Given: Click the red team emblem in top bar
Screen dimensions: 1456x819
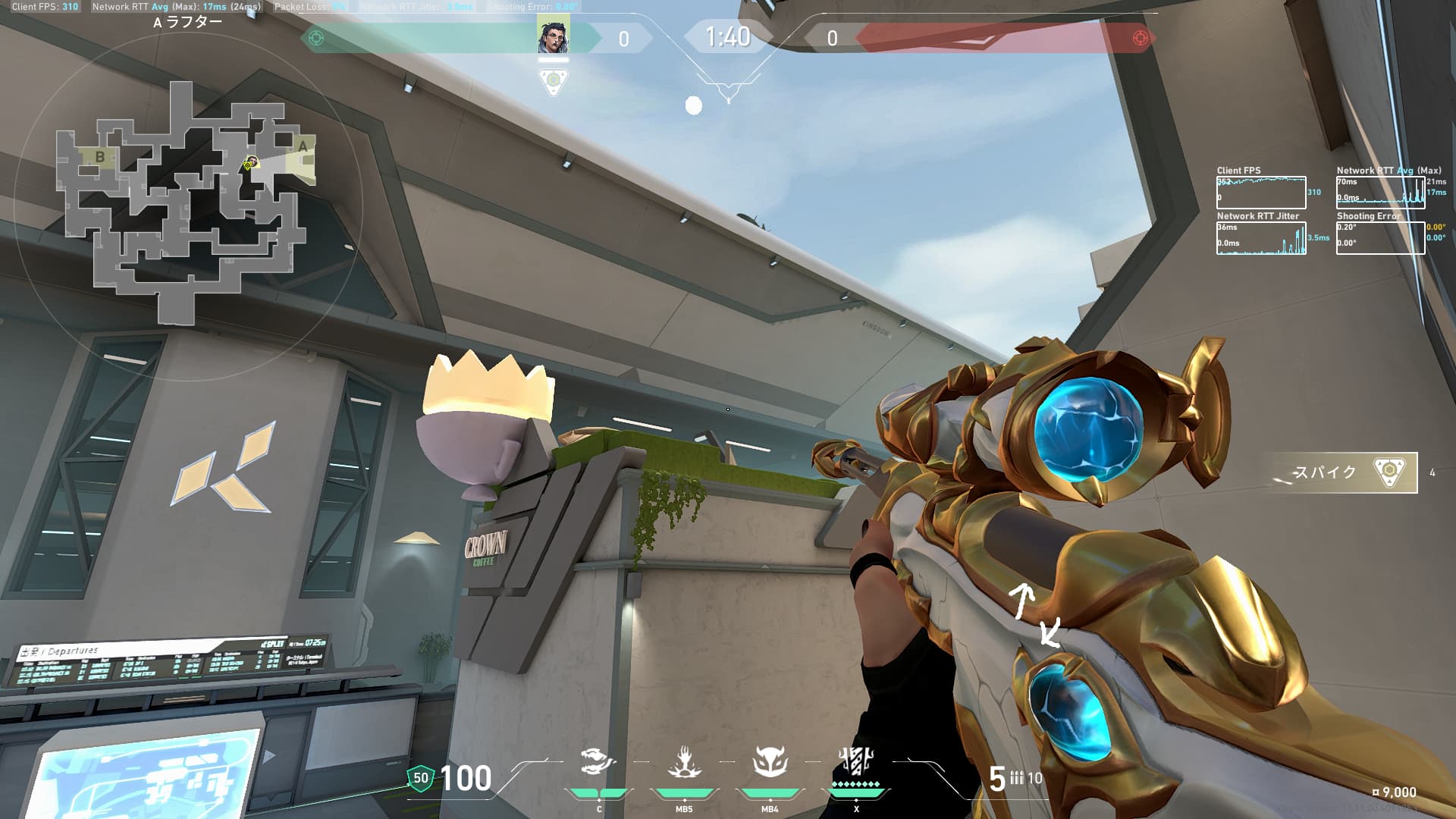Looking at the screenshot, I should point(1139,38).
